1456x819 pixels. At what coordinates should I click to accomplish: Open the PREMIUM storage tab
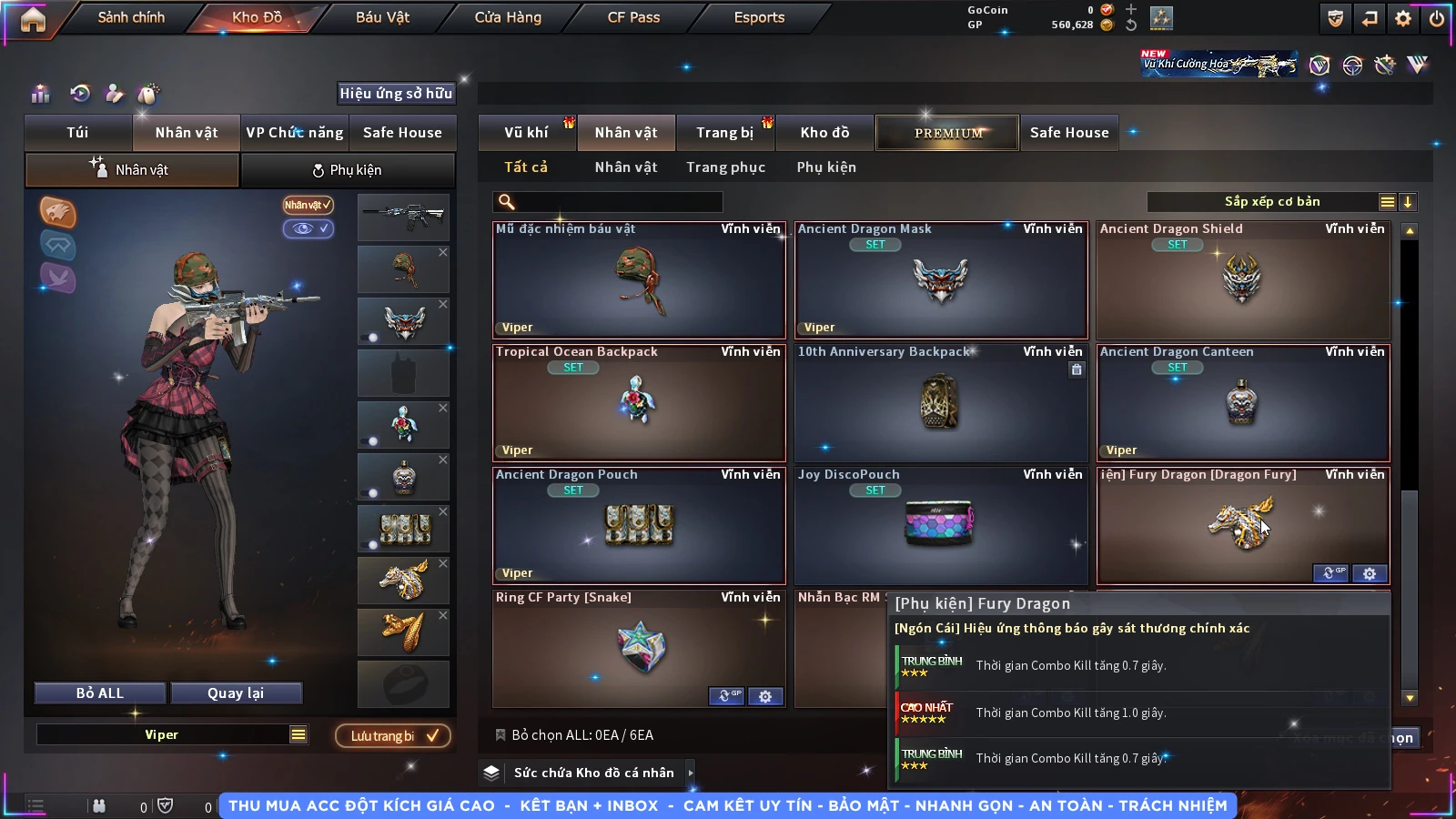pyautogui.click(x=948, y=133)
